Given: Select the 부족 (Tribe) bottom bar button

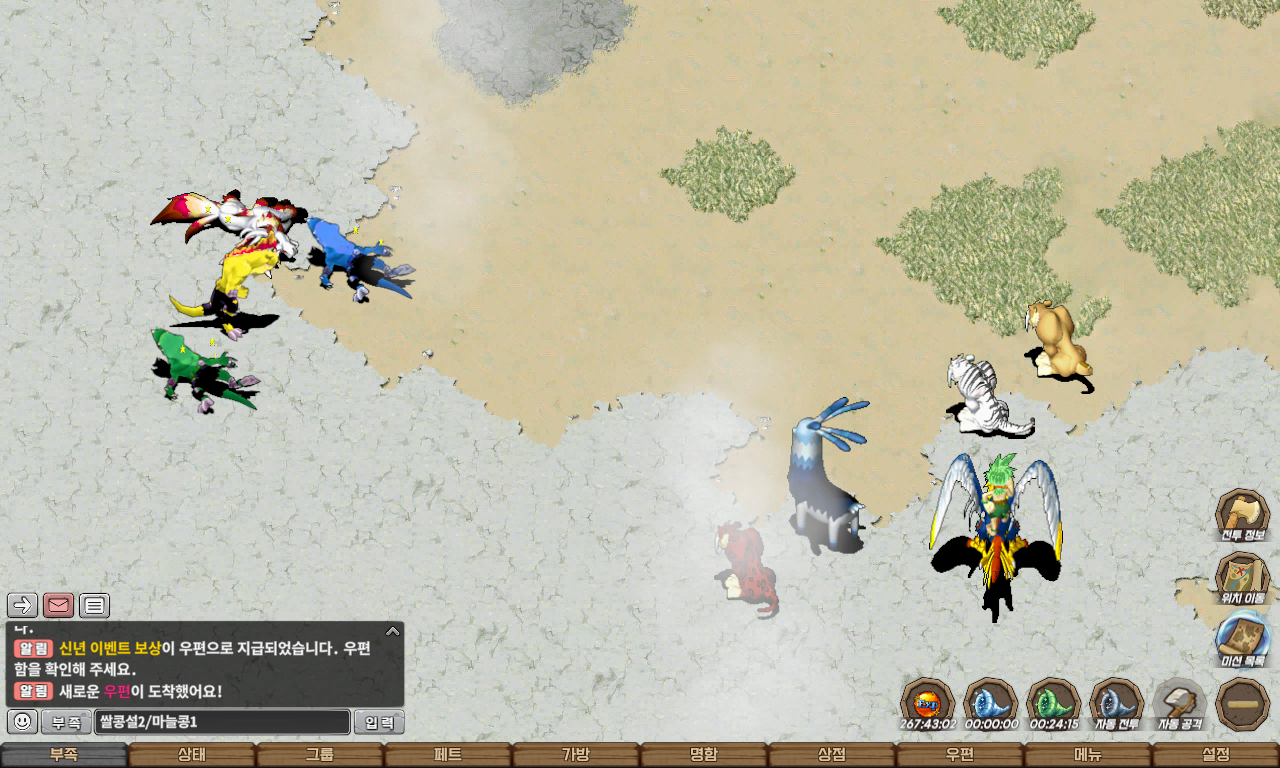Looking at the screenshot, I should pyautogui.click(x=64, y=755).
